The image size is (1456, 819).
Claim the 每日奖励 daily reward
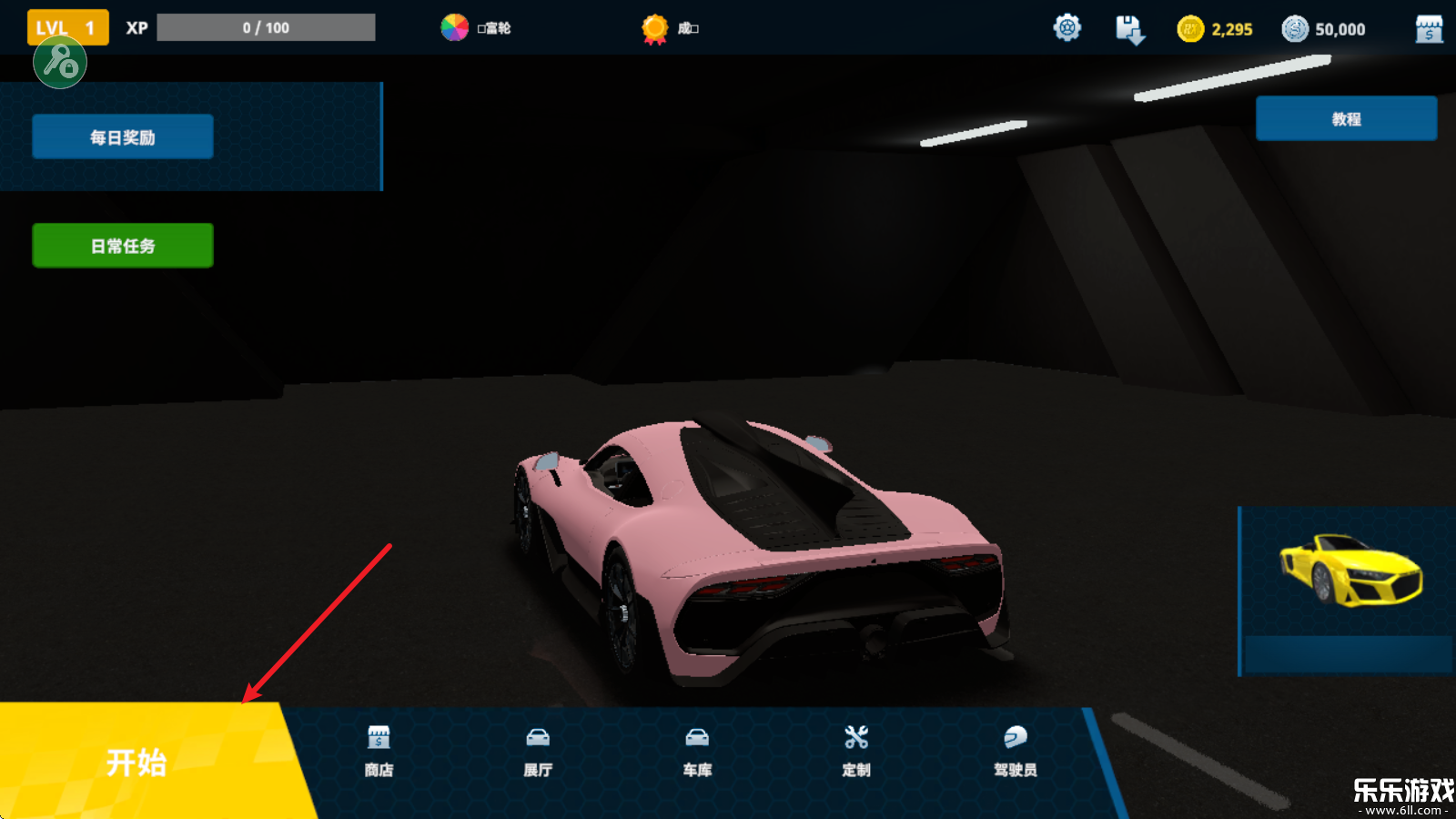click(123, 137)
